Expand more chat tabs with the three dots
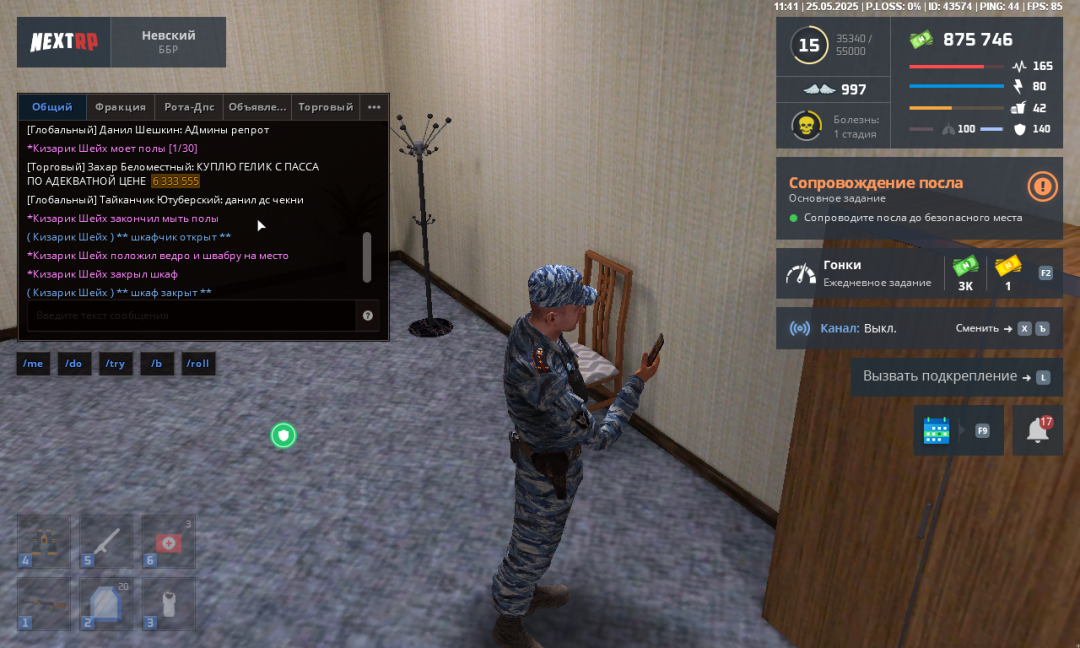The width and height of the screenshot is (1080, 648). (374, 107)
